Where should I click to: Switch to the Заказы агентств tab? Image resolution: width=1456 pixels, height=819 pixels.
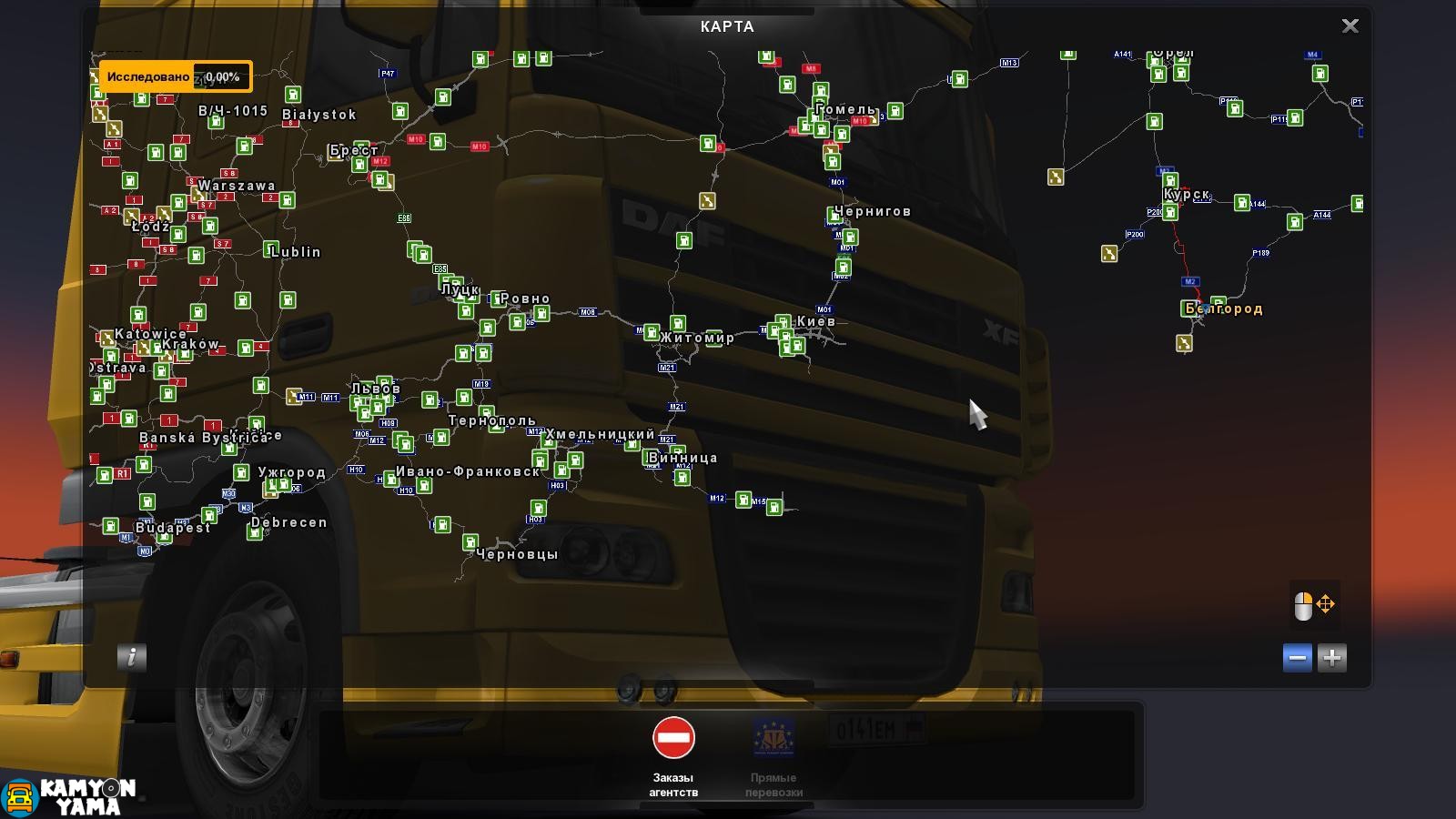(672, 784)
